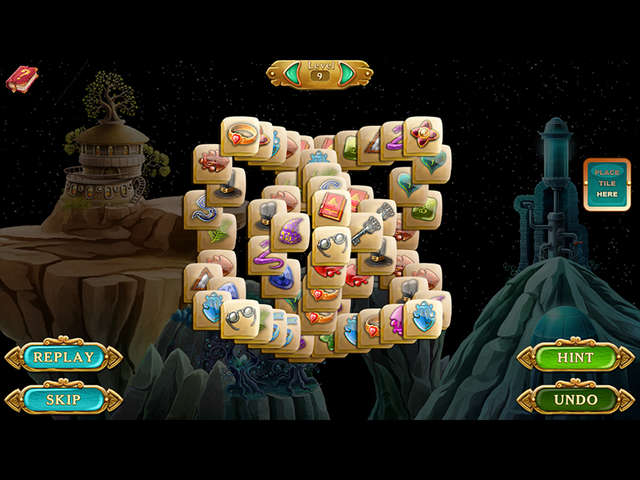Use the Hint button

click(x=575, y=357)
